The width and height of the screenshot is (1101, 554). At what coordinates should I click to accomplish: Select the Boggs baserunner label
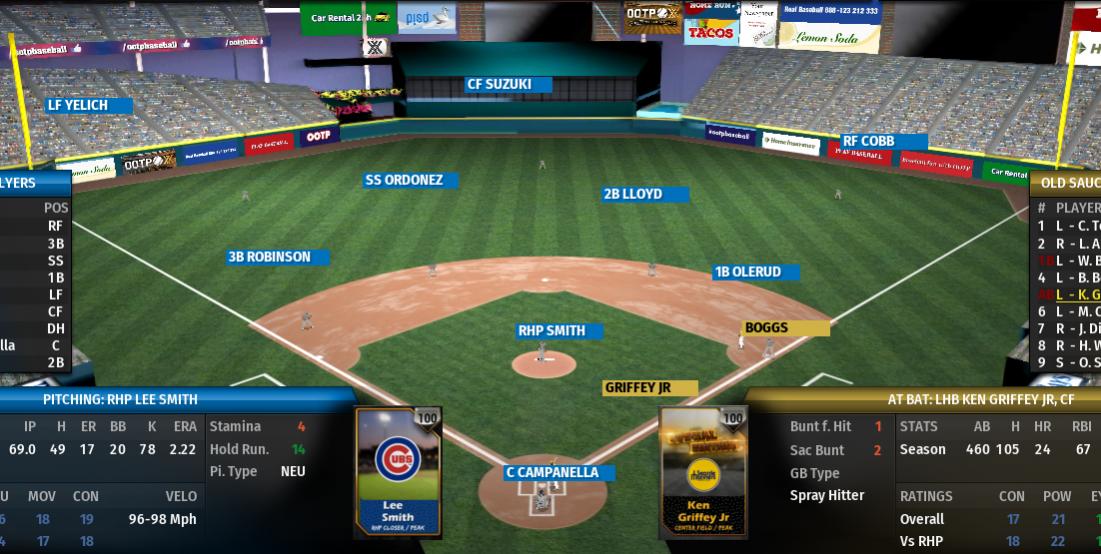785,328
